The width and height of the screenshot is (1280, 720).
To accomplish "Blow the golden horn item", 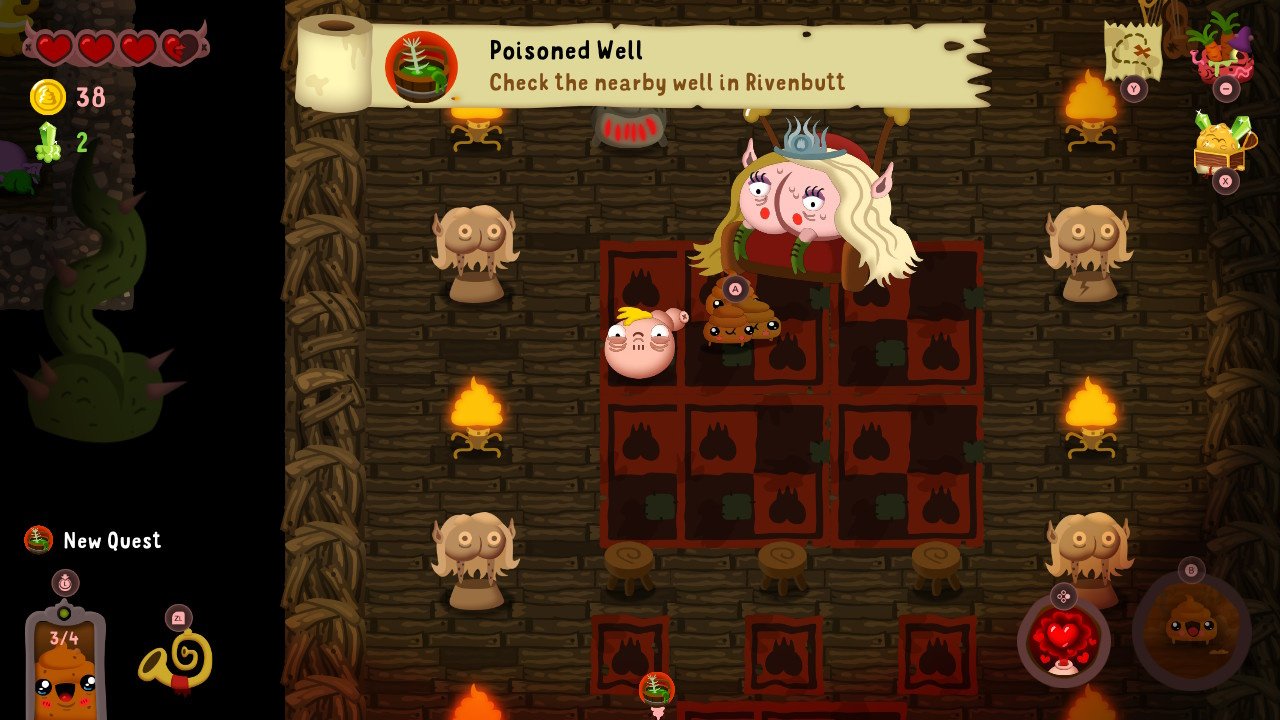I will tap(176, 661).
